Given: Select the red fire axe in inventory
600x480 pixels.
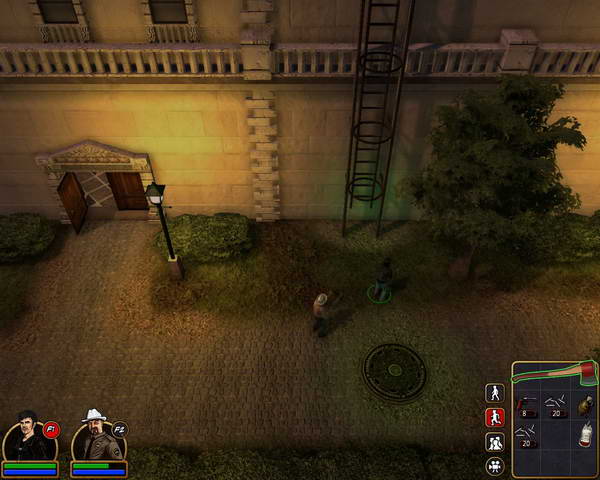Looking at the screenshot, I should tap(555, 372).
